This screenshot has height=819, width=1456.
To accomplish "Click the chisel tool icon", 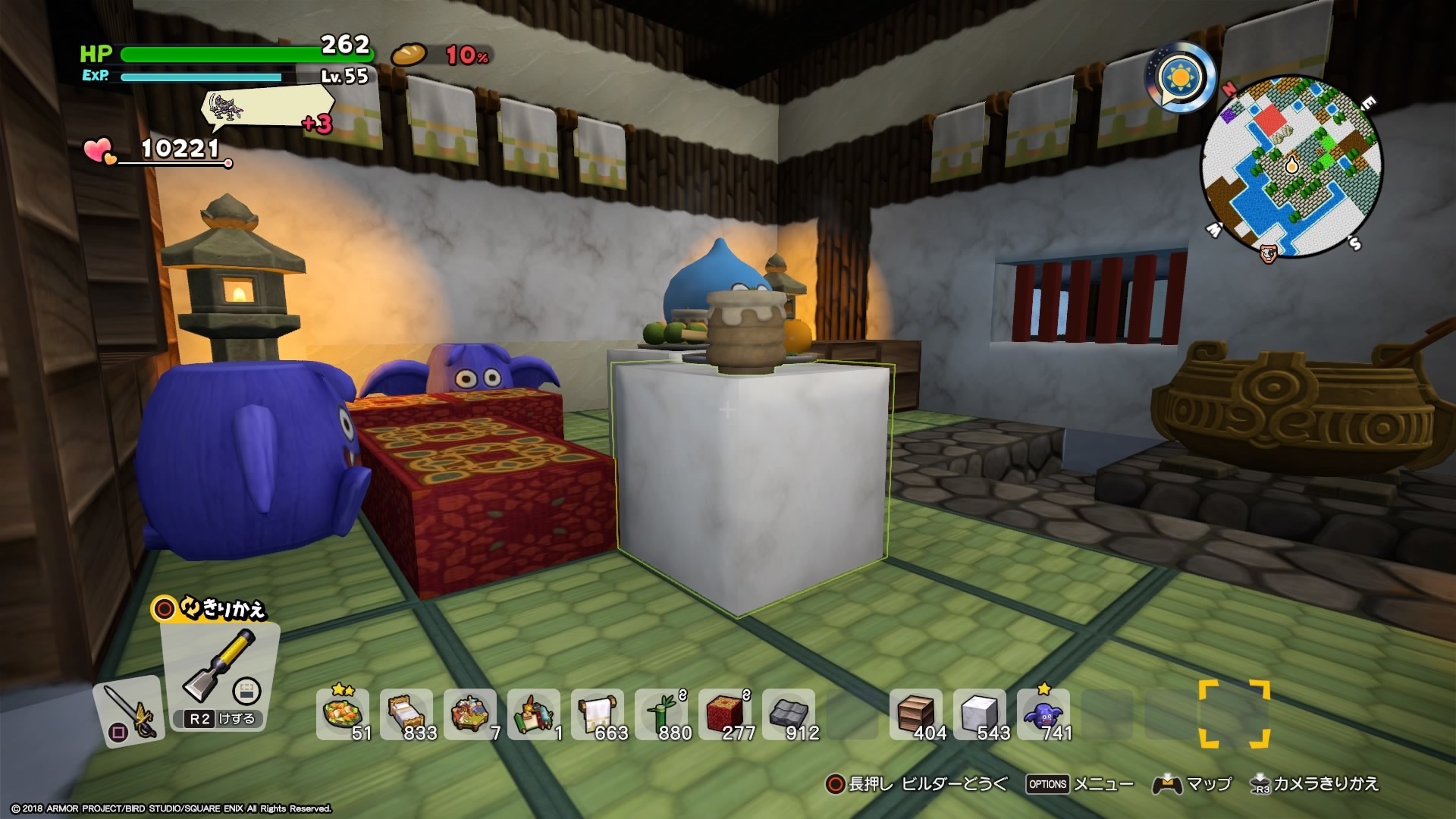I will (x=219, y=669).
